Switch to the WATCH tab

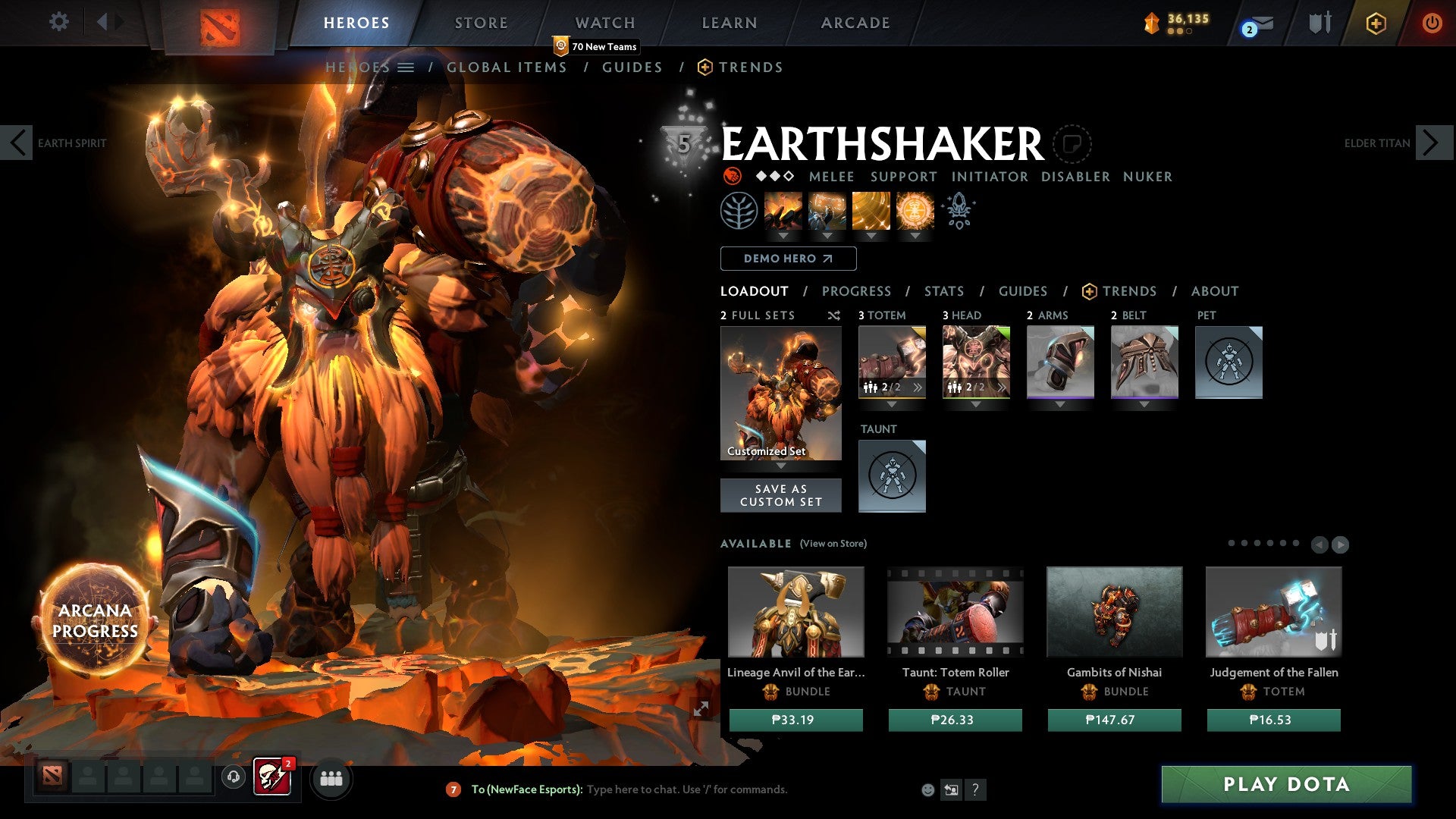pos(605,23)
